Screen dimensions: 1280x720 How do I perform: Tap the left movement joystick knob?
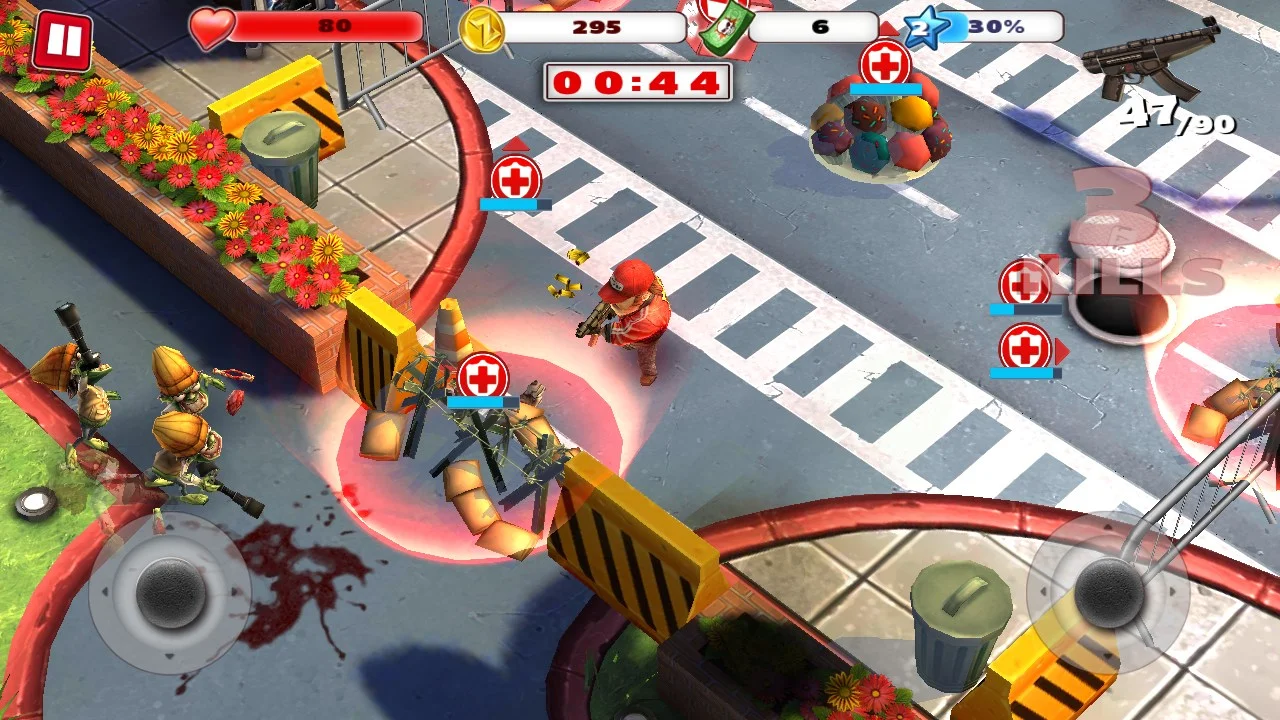[171, 593]
